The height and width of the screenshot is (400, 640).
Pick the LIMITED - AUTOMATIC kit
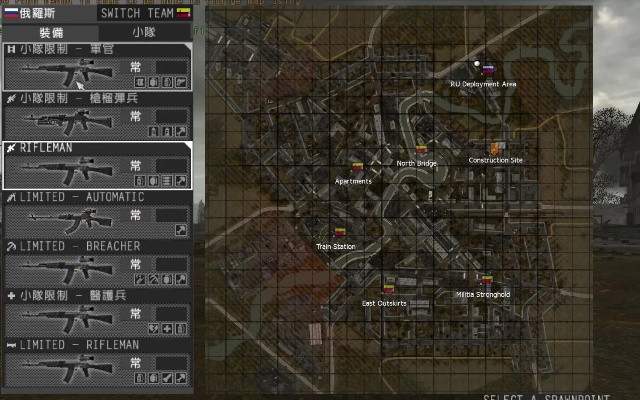[97, 214]
